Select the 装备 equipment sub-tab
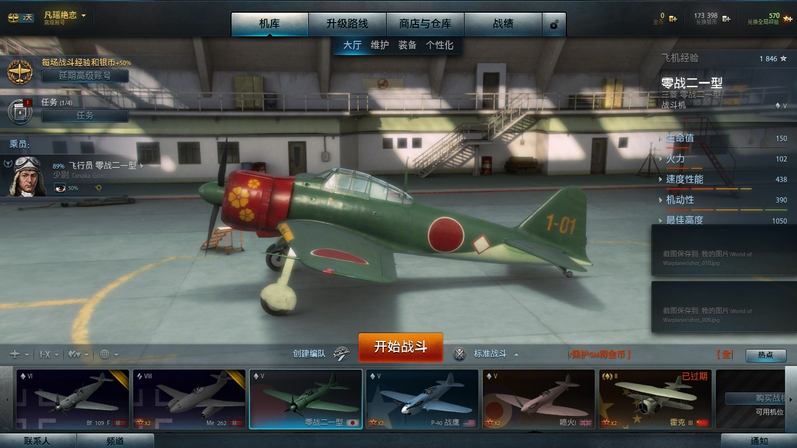The image size is (797, 448). [x=407, y=45]
